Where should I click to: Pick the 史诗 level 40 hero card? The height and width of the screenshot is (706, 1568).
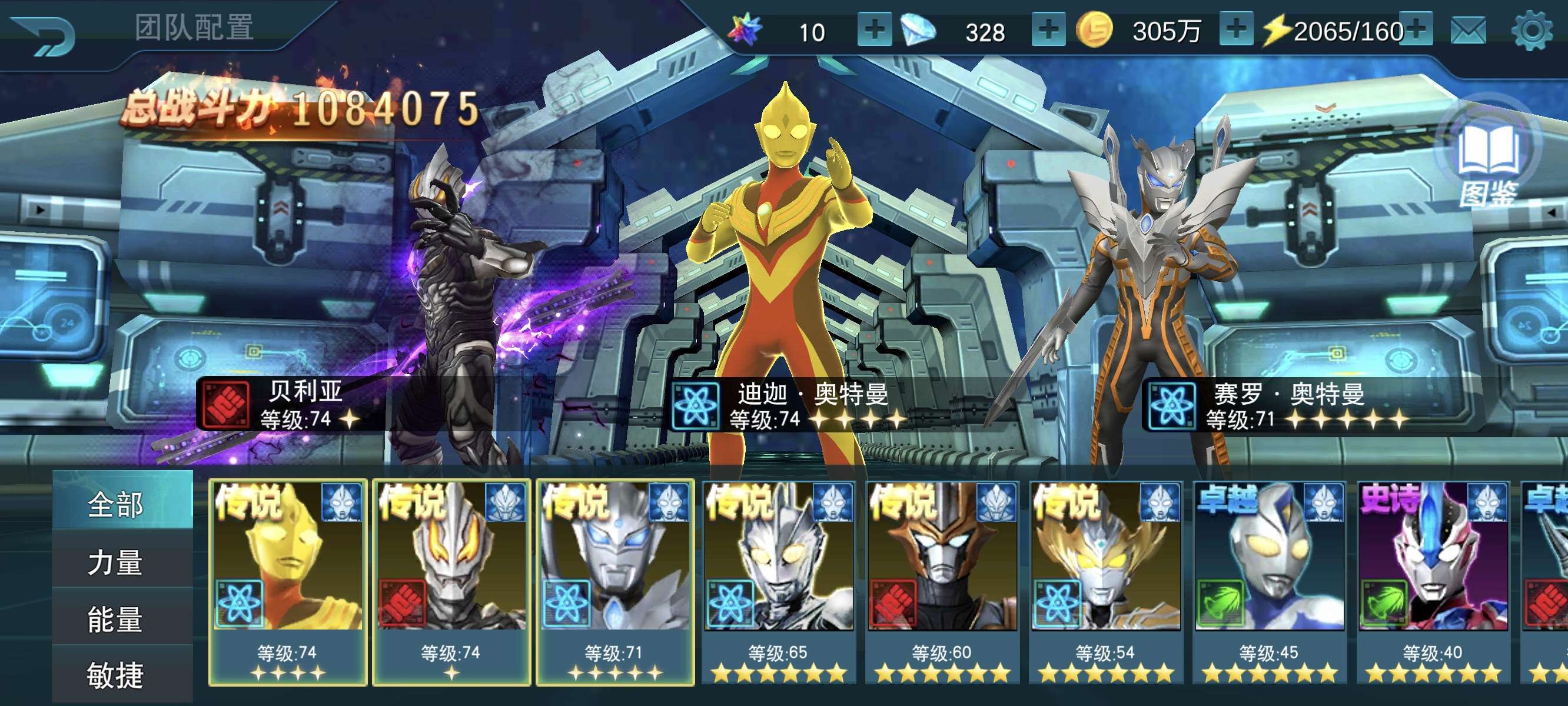click(x=1433, y=581)
